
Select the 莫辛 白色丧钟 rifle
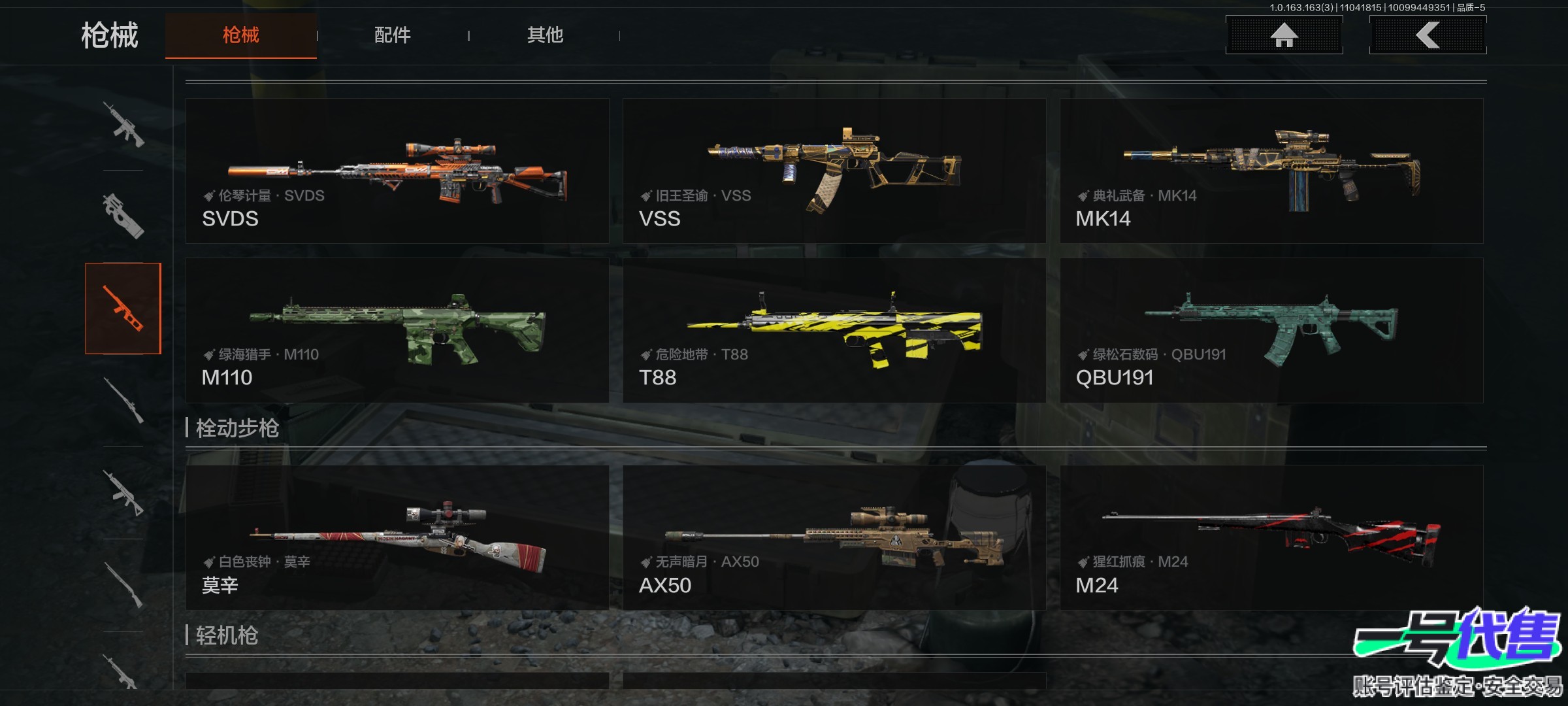click(397, 537)
